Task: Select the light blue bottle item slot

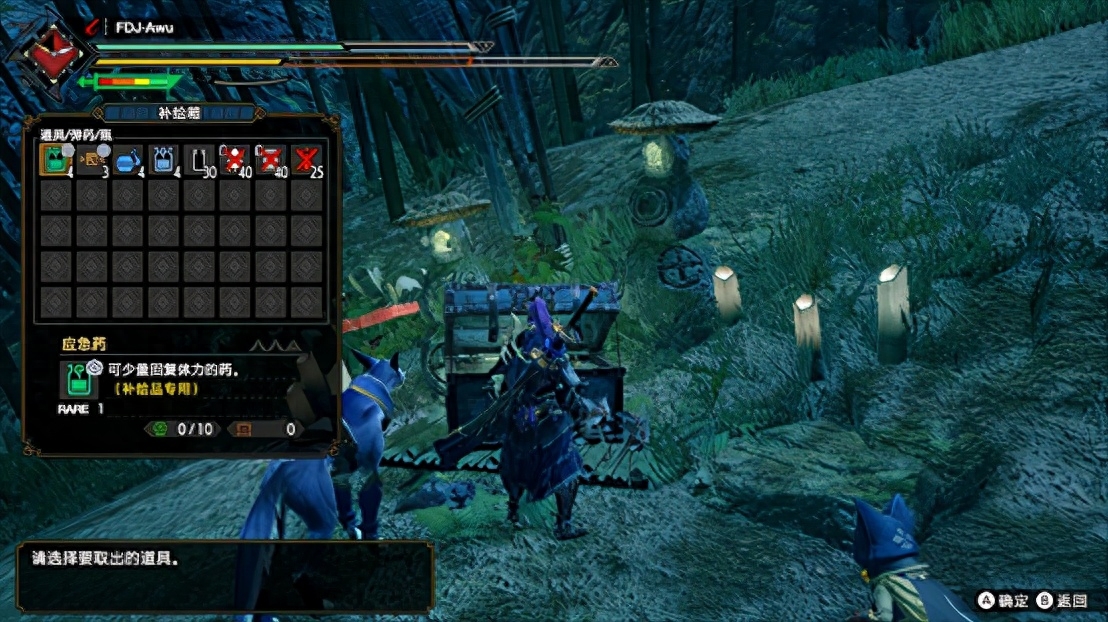Action: click(x=163, y=161)
